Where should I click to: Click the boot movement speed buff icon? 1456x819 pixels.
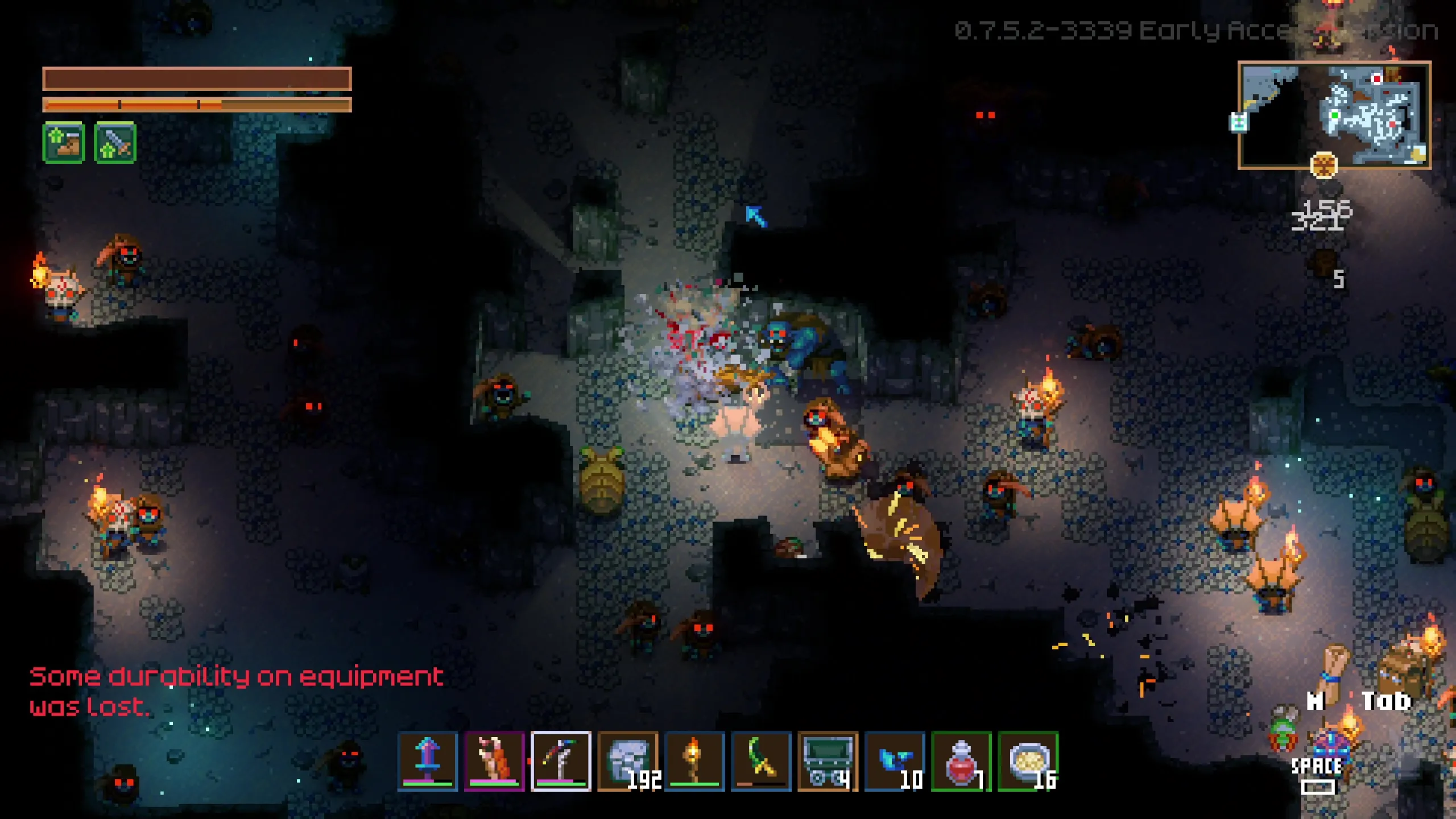64,142
